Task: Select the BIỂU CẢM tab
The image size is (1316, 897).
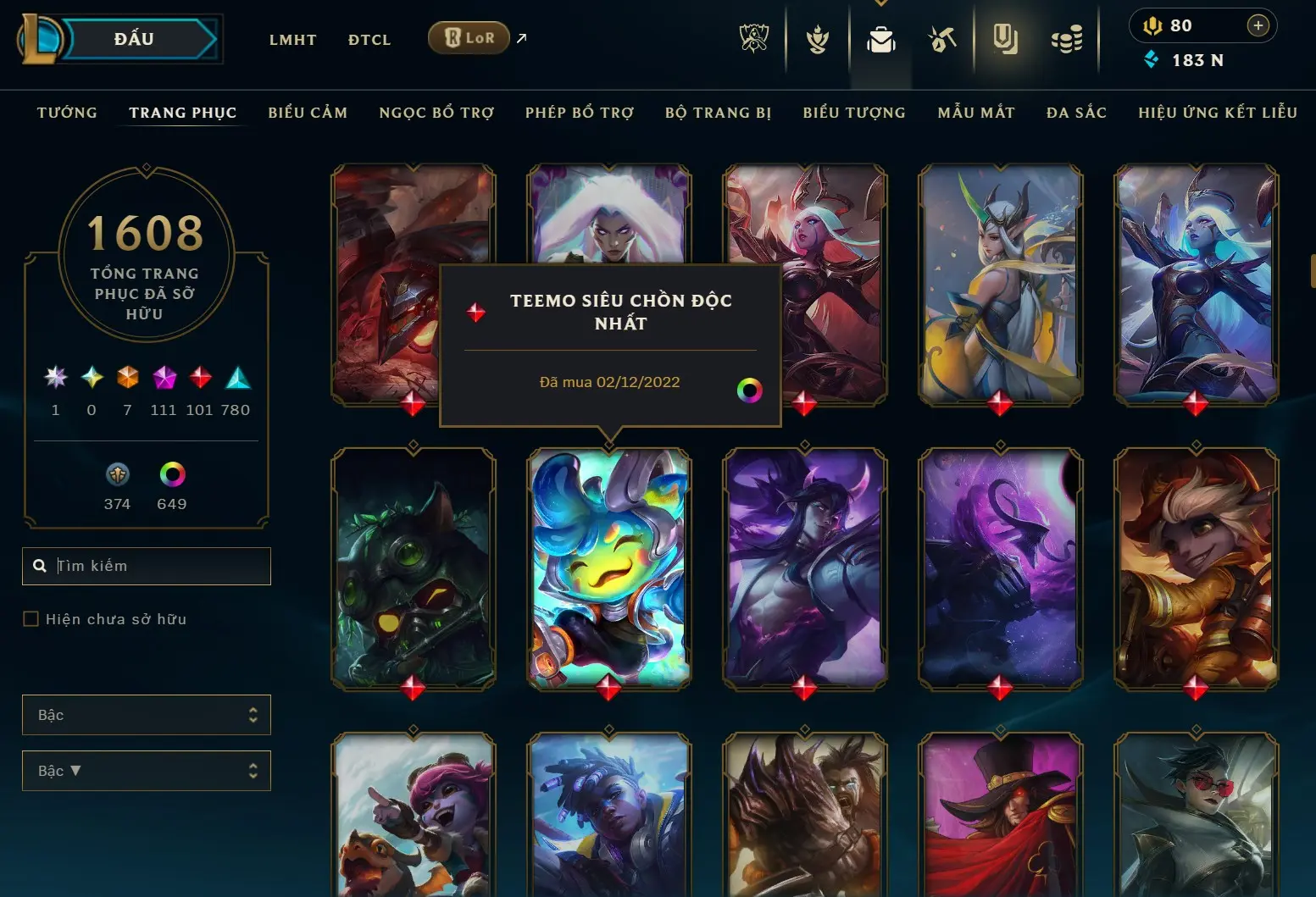Action: tap(308, 113)
